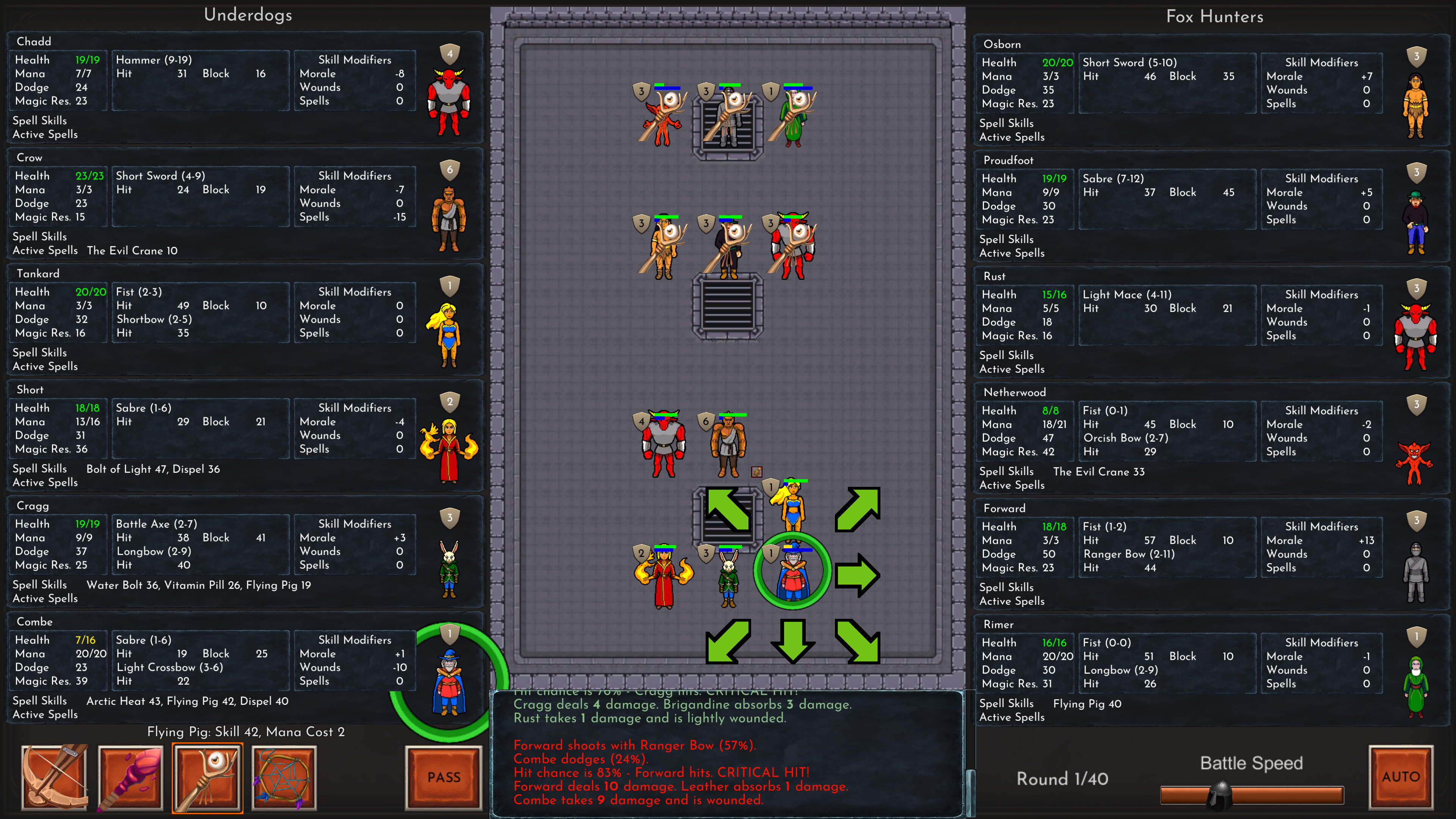Viewport: 1456px width, 819px height.
Task: Select the pink wand spell icon
Action: click(x=130, y=777)
